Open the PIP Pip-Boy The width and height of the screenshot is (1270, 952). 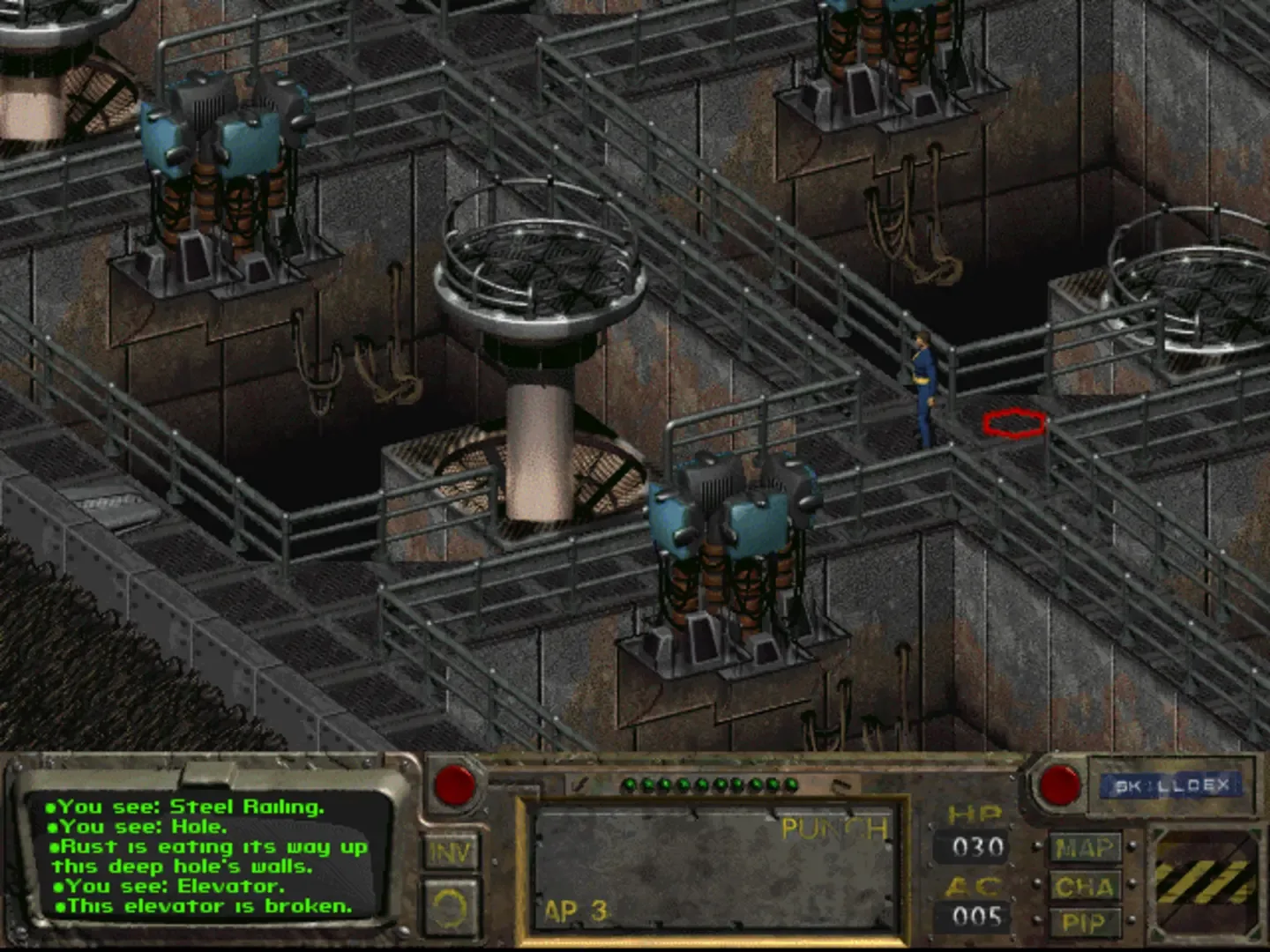pos(1084,923)
